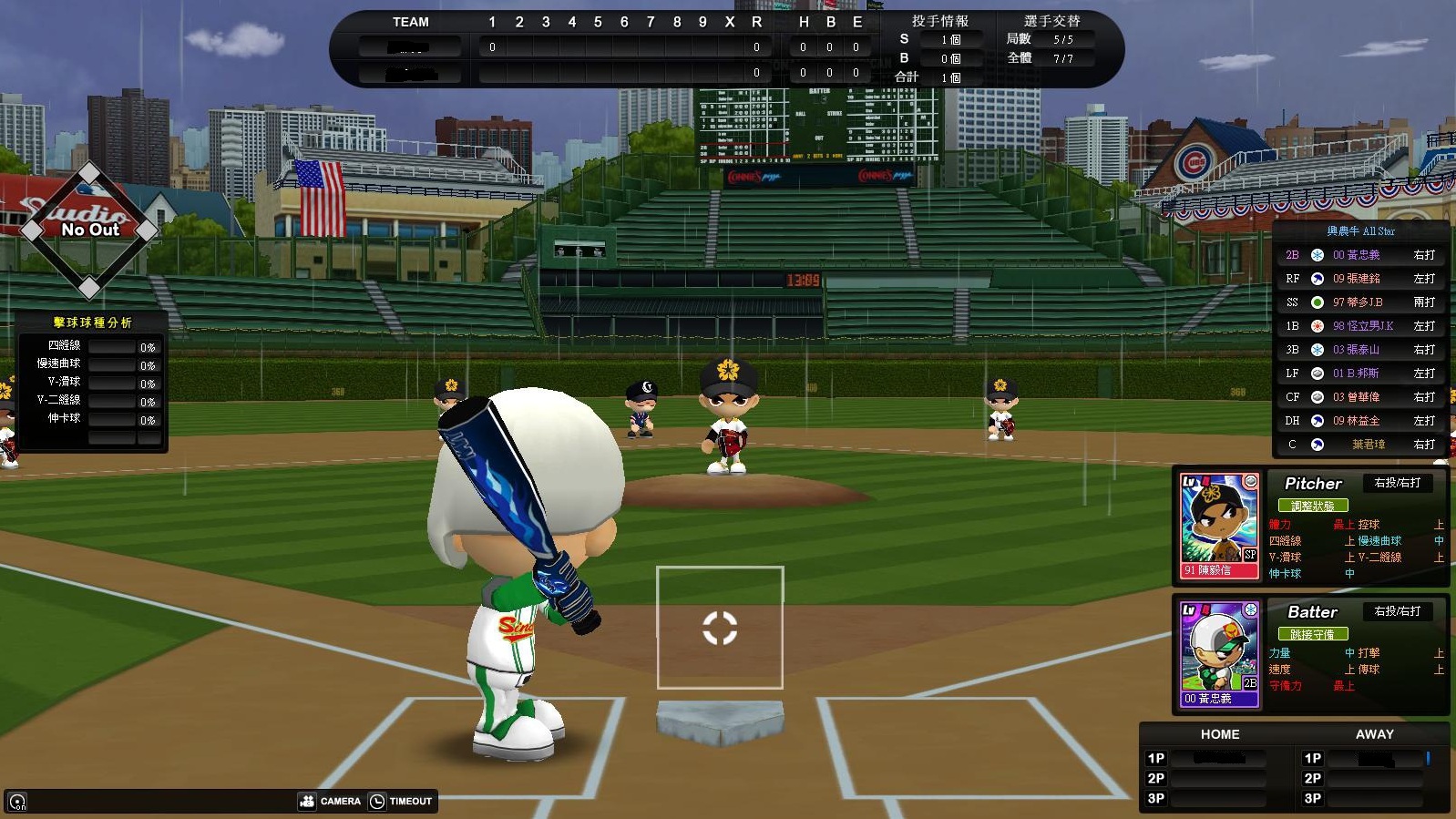Select the batter card 00 黃忠義

(1219, 654)
